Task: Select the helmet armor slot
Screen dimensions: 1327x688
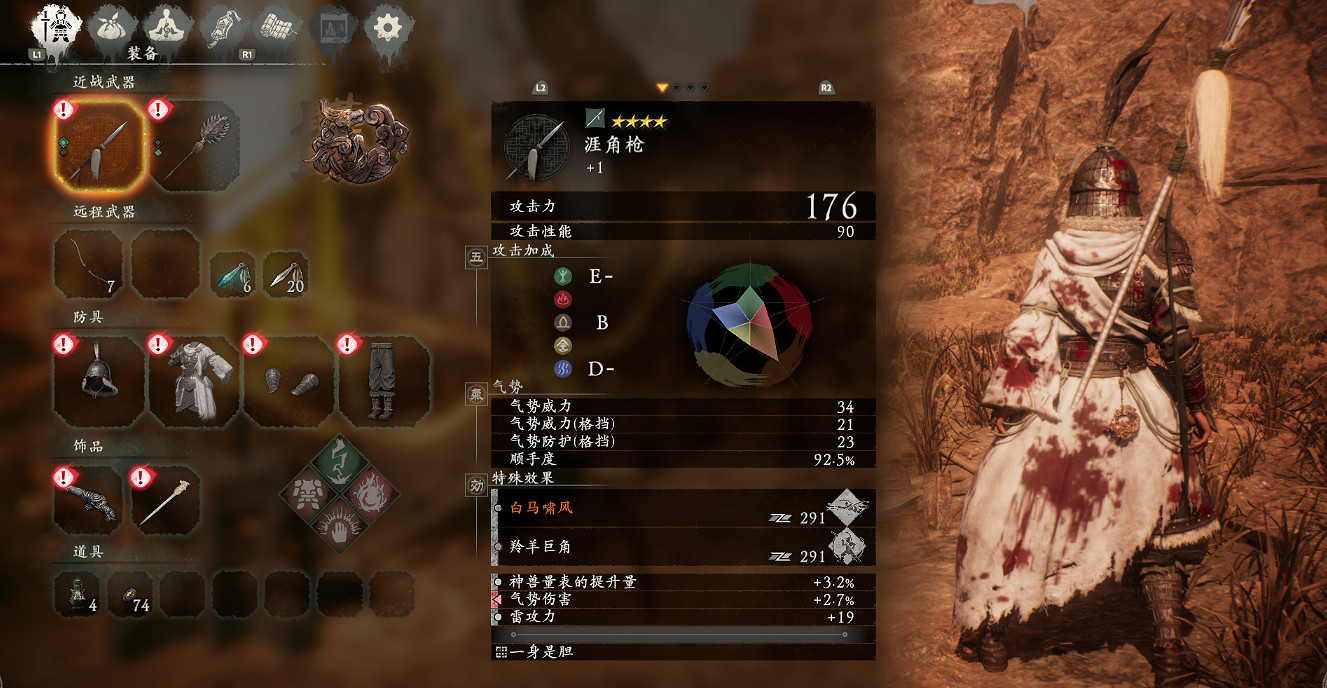Action: coord(99,382)
